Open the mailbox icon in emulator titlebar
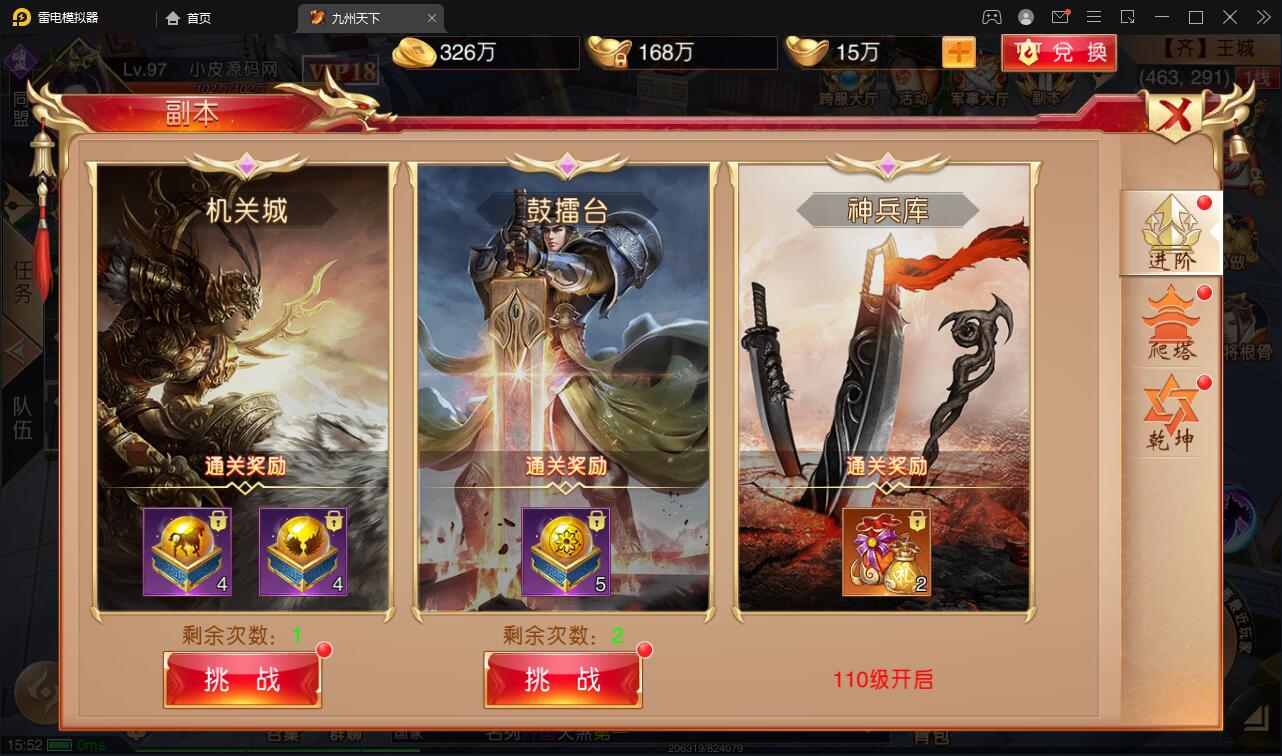 pos(1061,16)
